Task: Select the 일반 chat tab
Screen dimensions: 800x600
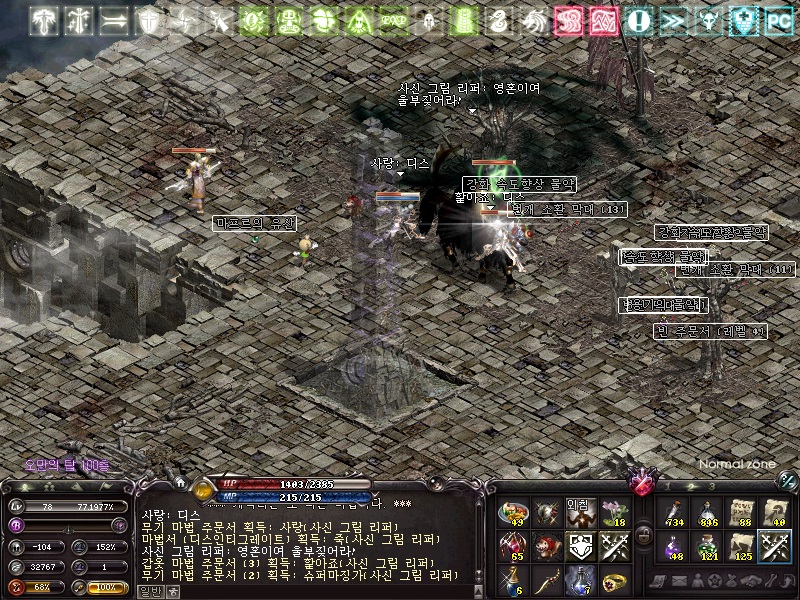Action: click(148, 591)
